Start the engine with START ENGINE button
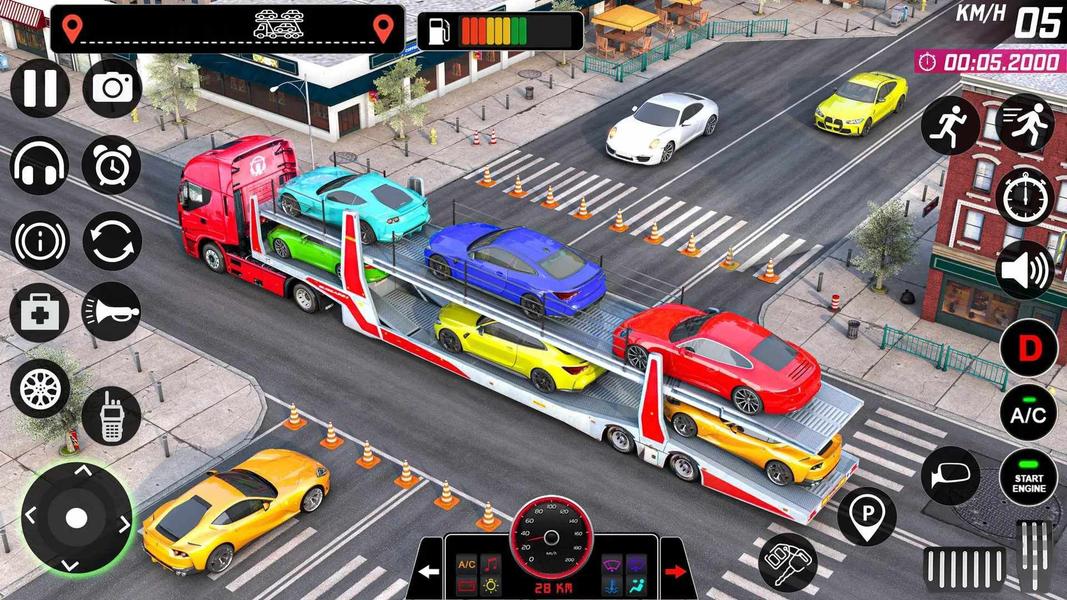Image resolution: width=1067 pixels, height=600 pixels. (x=1028, y=478)
